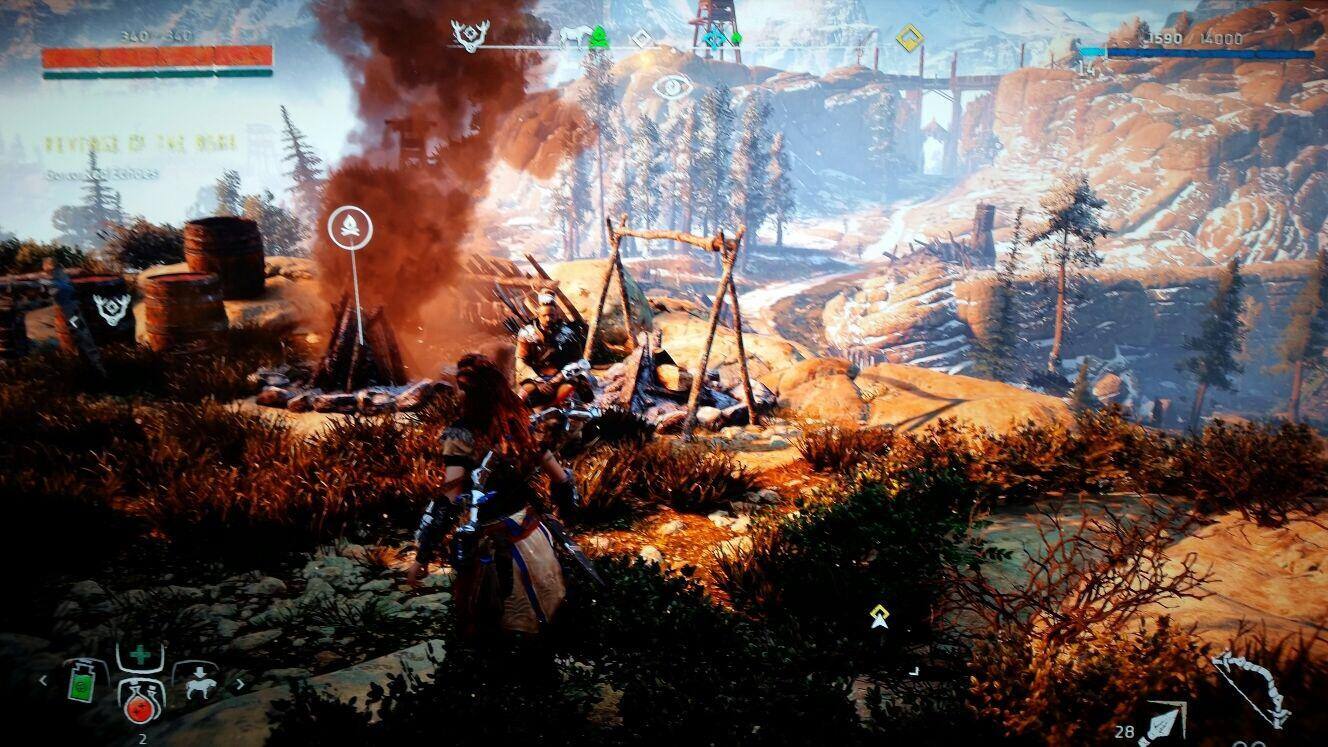Cycle tools with the right arrow

pos(240,684)
